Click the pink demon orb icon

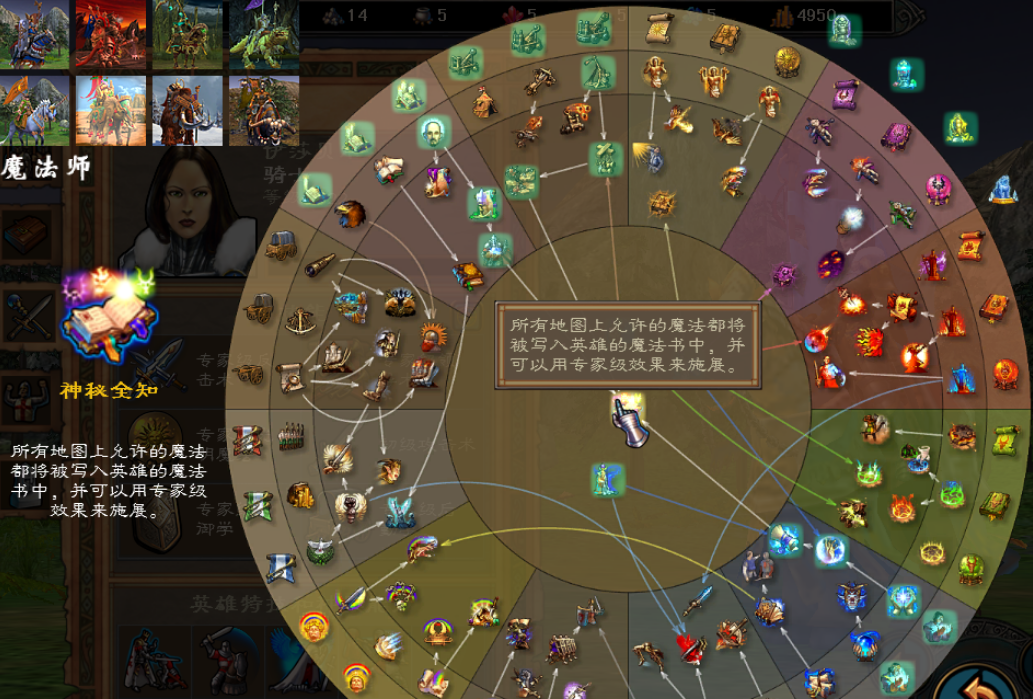coord(938,188)
